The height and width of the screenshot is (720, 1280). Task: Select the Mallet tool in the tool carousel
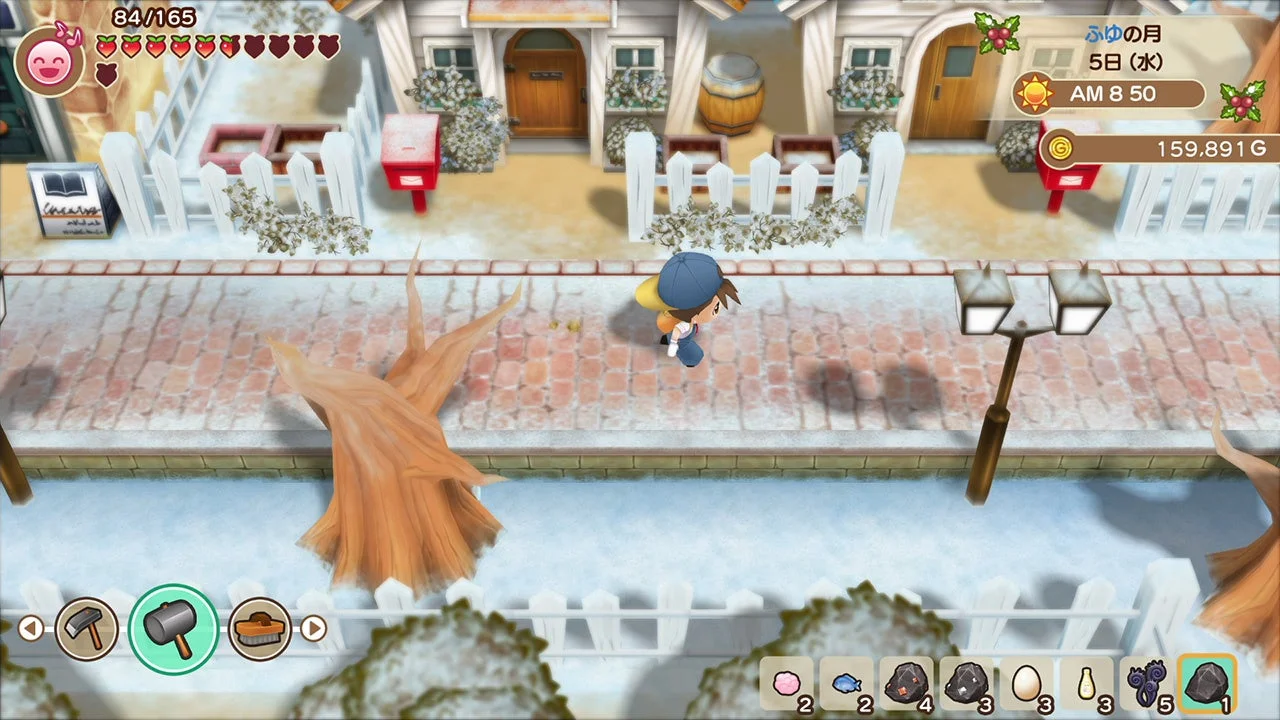[173, 627]
